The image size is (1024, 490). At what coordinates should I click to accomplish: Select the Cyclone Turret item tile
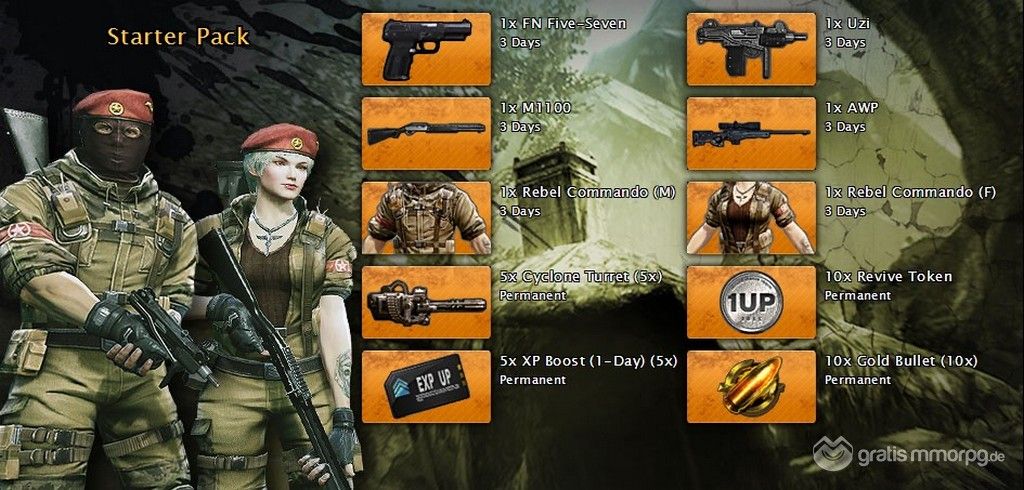(425, 302)
